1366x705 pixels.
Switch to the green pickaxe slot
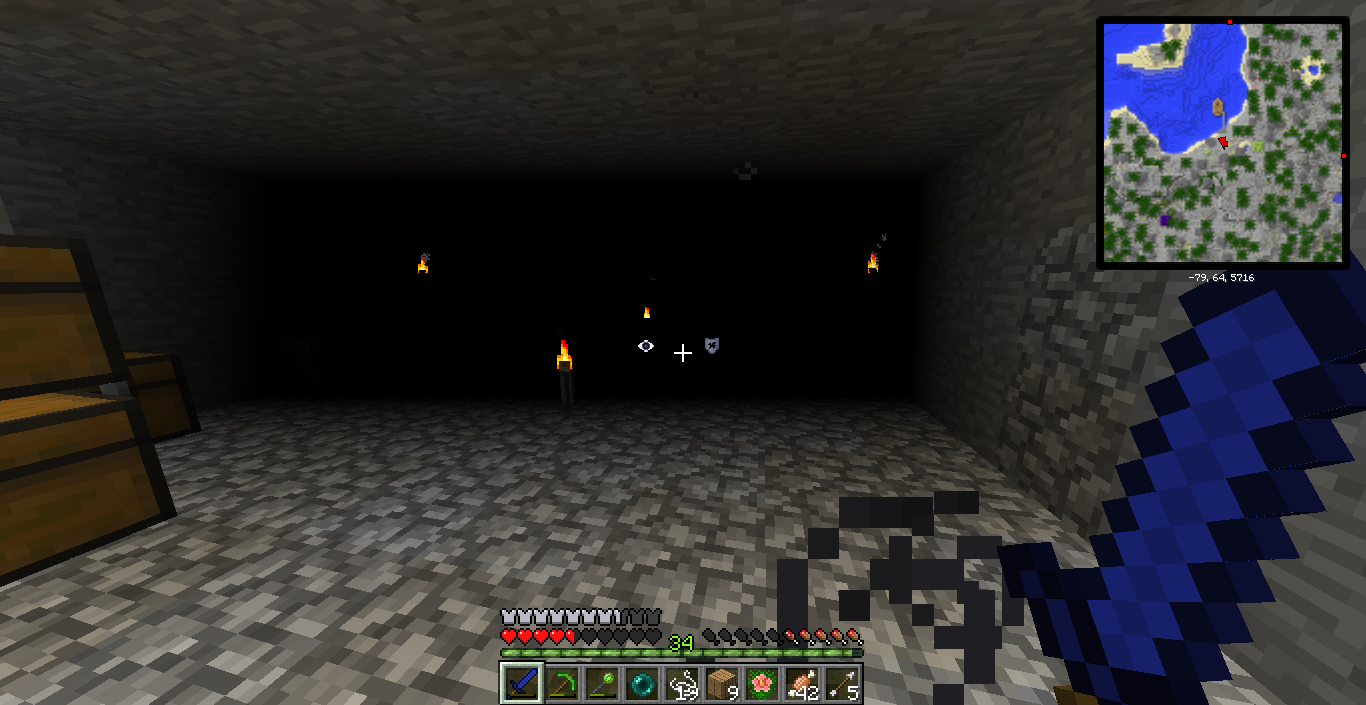point(562,684)
